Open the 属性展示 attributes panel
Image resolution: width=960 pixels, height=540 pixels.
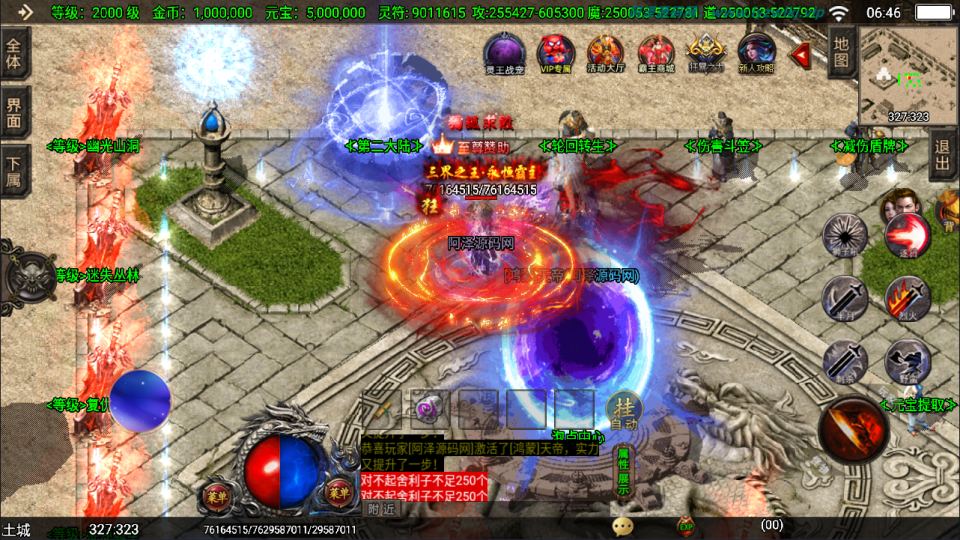(622, 472)
